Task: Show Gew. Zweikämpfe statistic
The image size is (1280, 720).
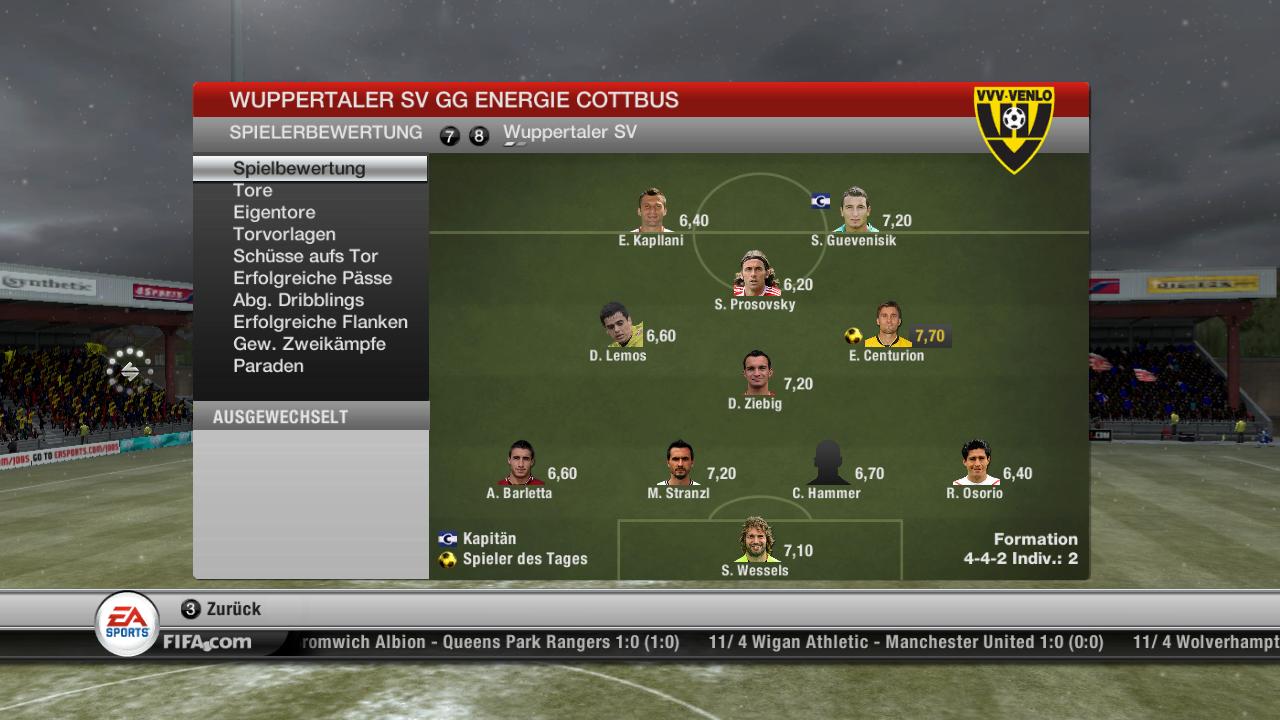Action: [309, 344]
